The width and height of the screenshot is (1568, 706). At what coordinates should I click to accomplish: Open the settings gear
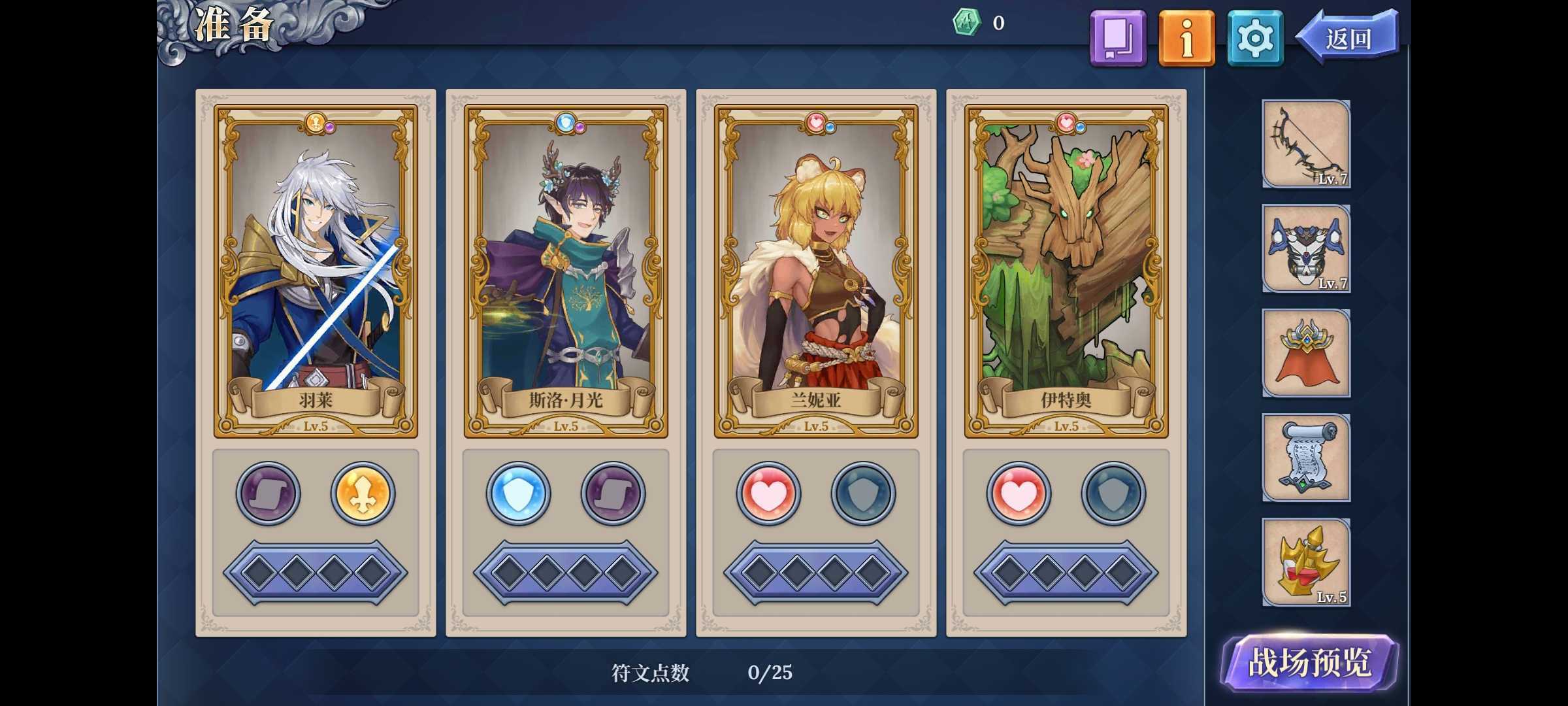click(x=1255, y=38)
